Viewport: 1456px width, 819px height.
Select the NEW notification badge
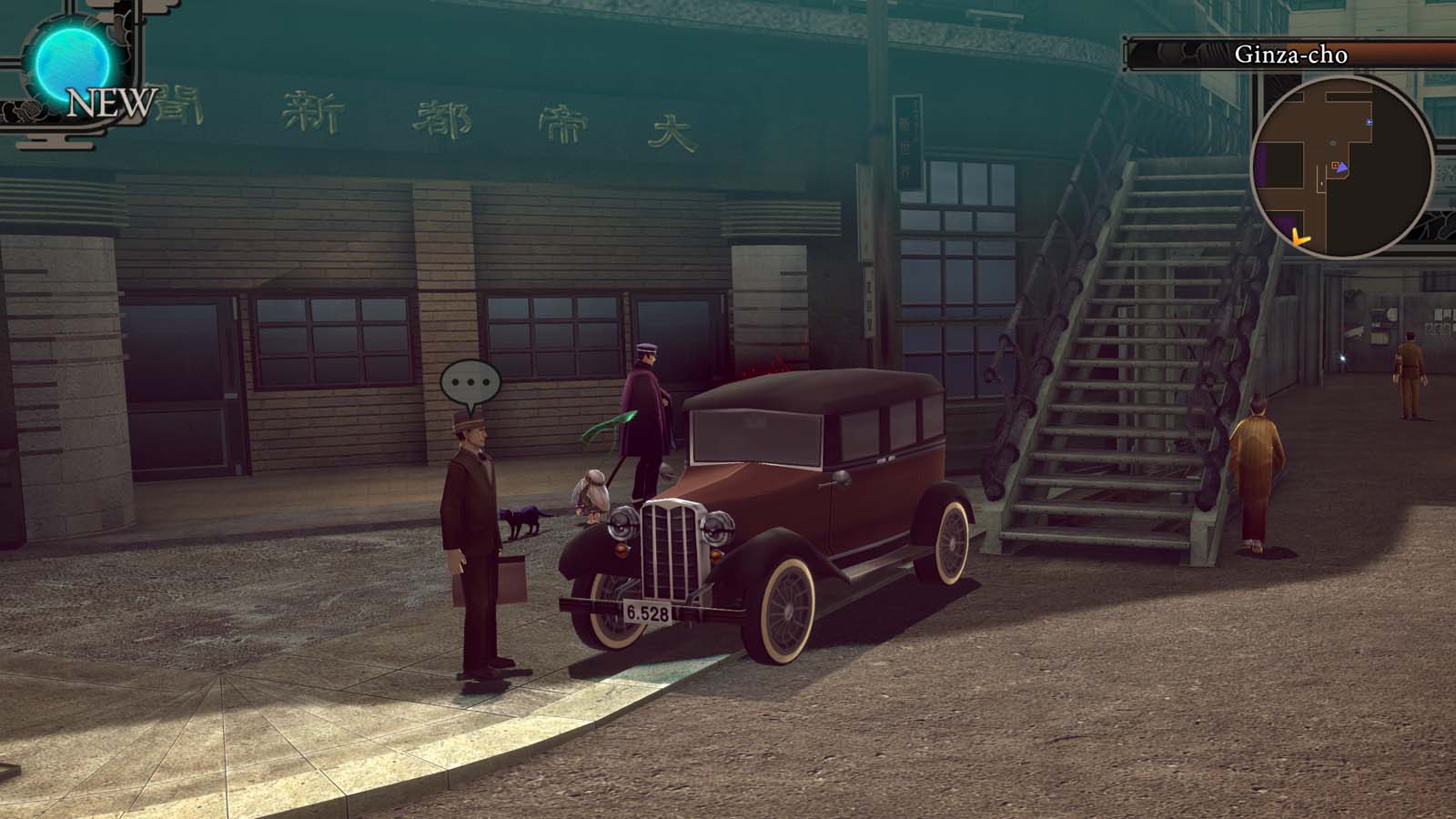(112, 104)
